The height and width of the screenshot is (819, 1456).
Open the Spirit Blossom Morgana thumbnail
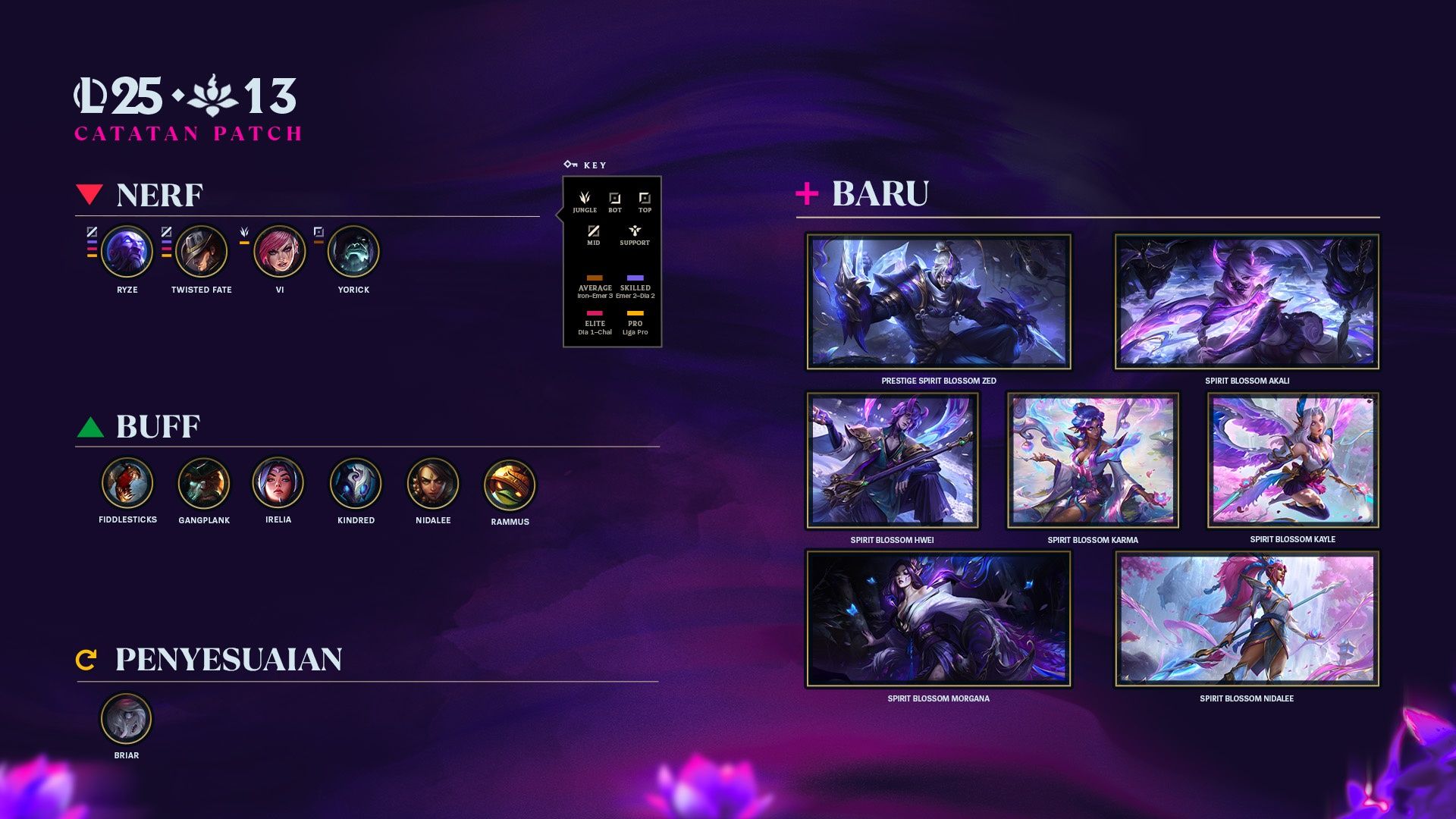click(x=939, y=619)
